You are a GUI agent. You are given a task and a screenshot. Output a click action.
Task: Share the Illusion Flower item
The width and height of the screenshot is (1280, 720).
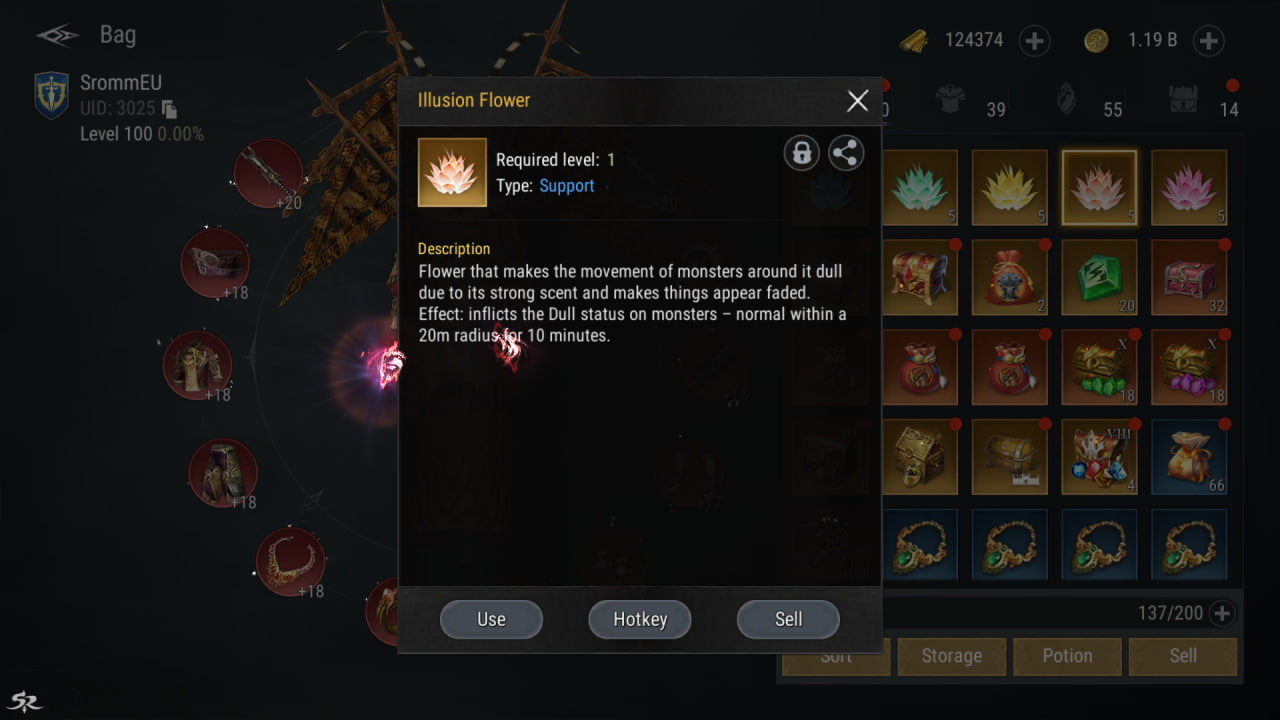point(846,153)
